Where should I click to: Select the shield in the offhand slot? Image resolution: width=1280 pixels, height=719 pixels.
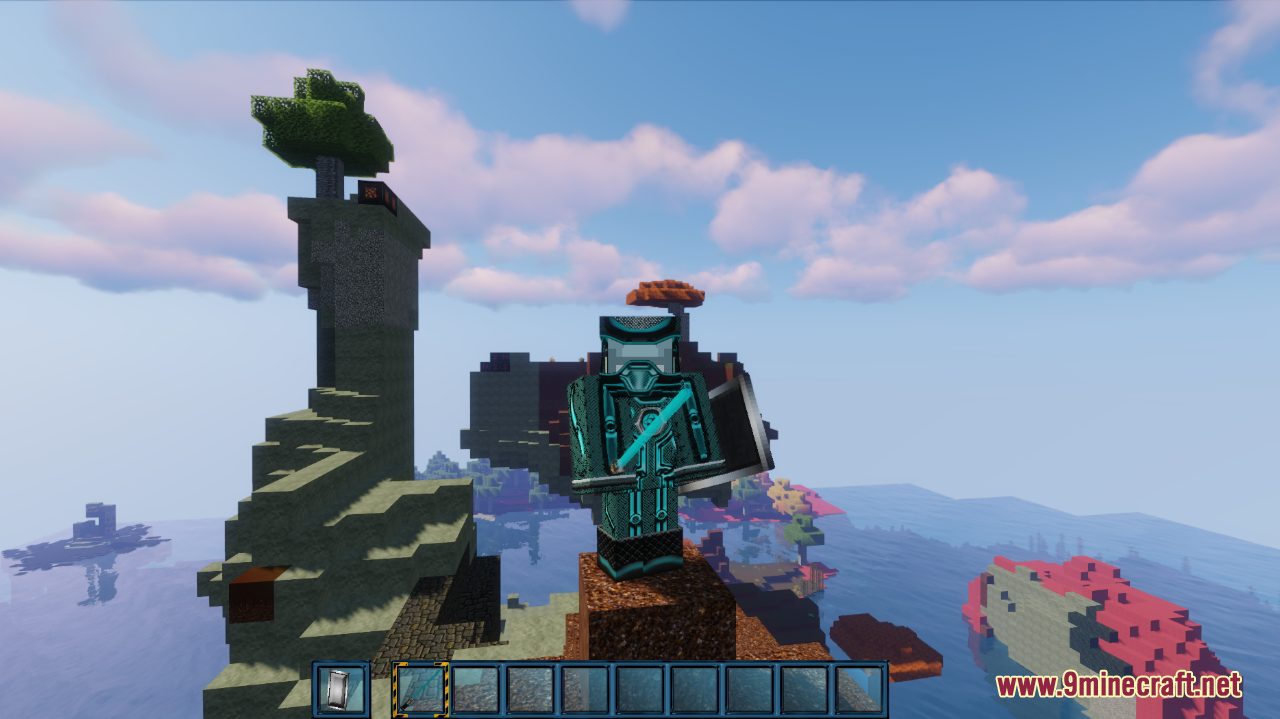tap(341, 689)
